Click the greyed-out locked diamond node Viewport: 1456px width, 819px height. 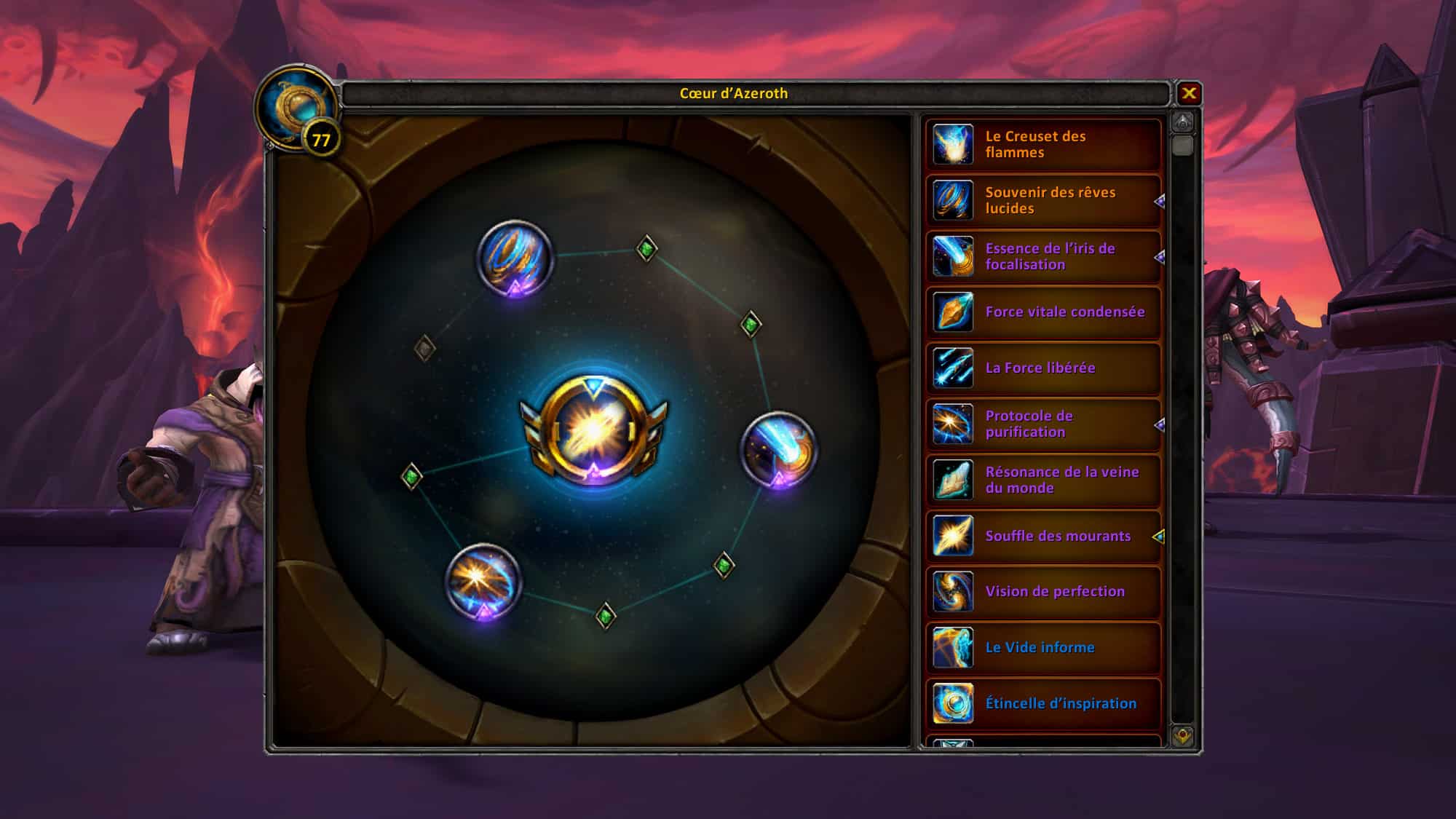click(424, 348)
